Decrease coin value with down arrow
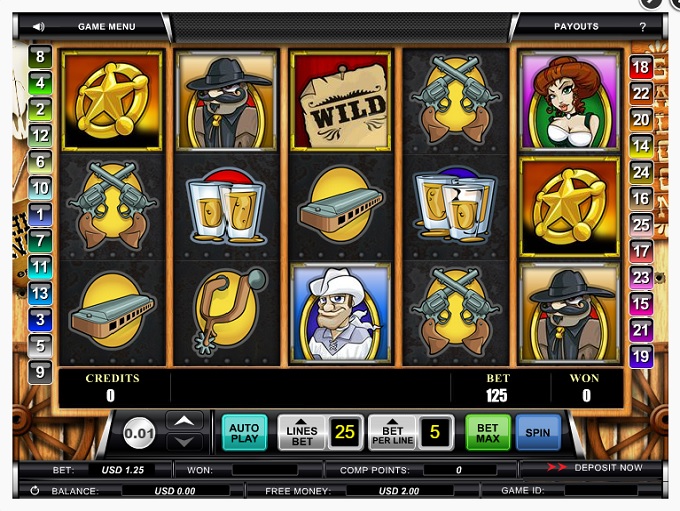 [x=184, y=441]
